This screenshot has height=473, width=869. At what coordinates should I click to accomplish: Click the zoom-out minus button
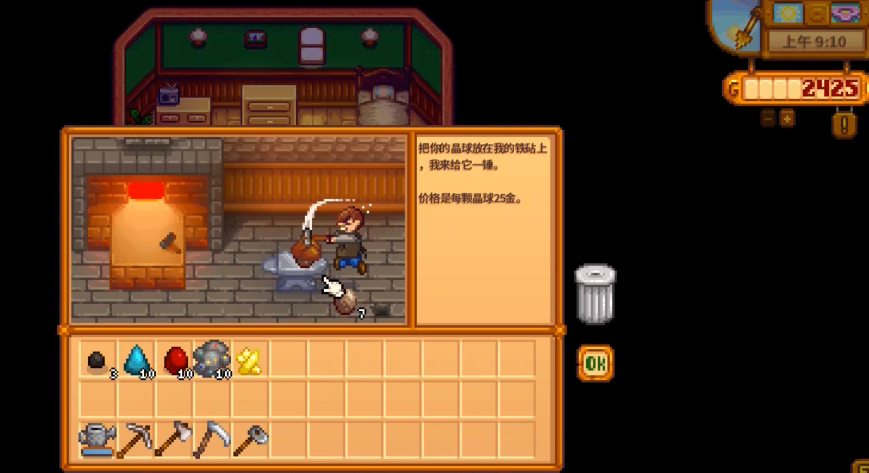[x=767, y=118]
